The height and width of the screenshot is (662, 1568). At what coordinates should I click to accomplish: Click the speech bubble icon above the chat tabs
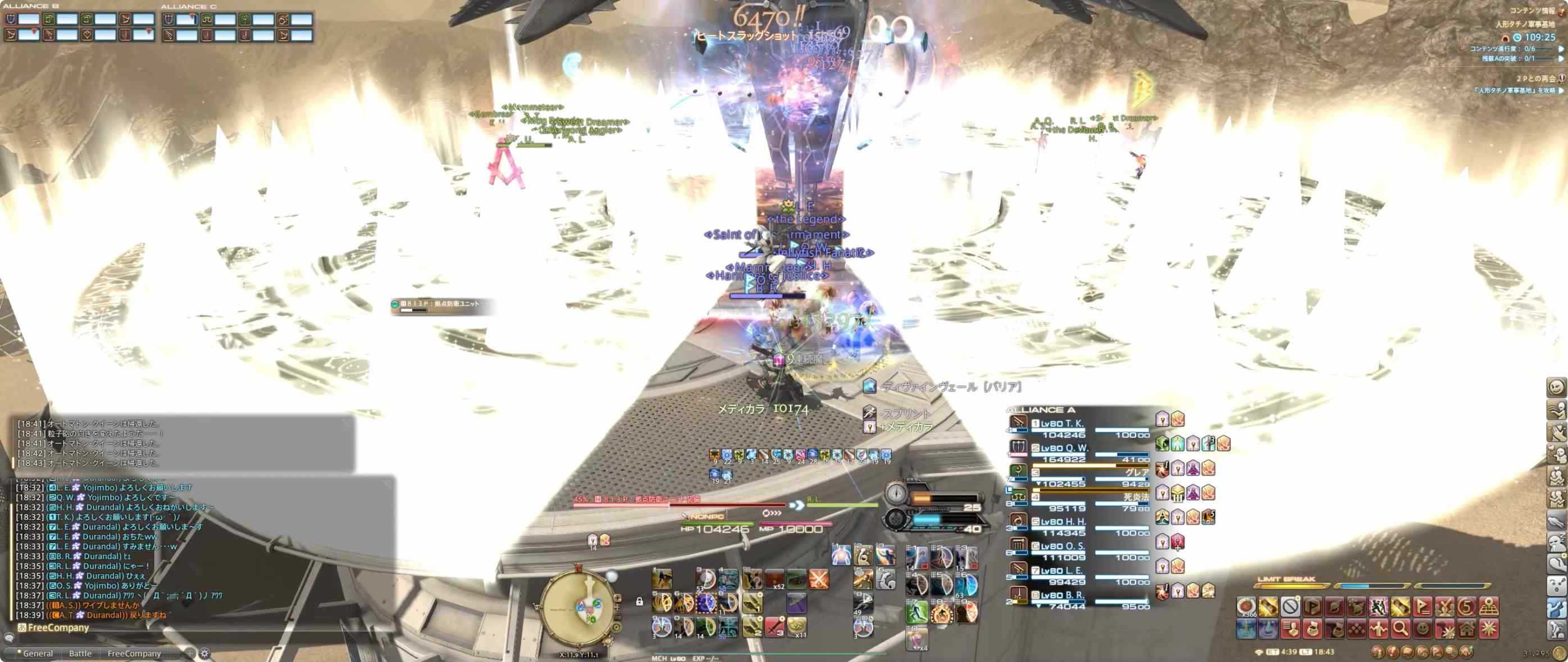point(9,638)
